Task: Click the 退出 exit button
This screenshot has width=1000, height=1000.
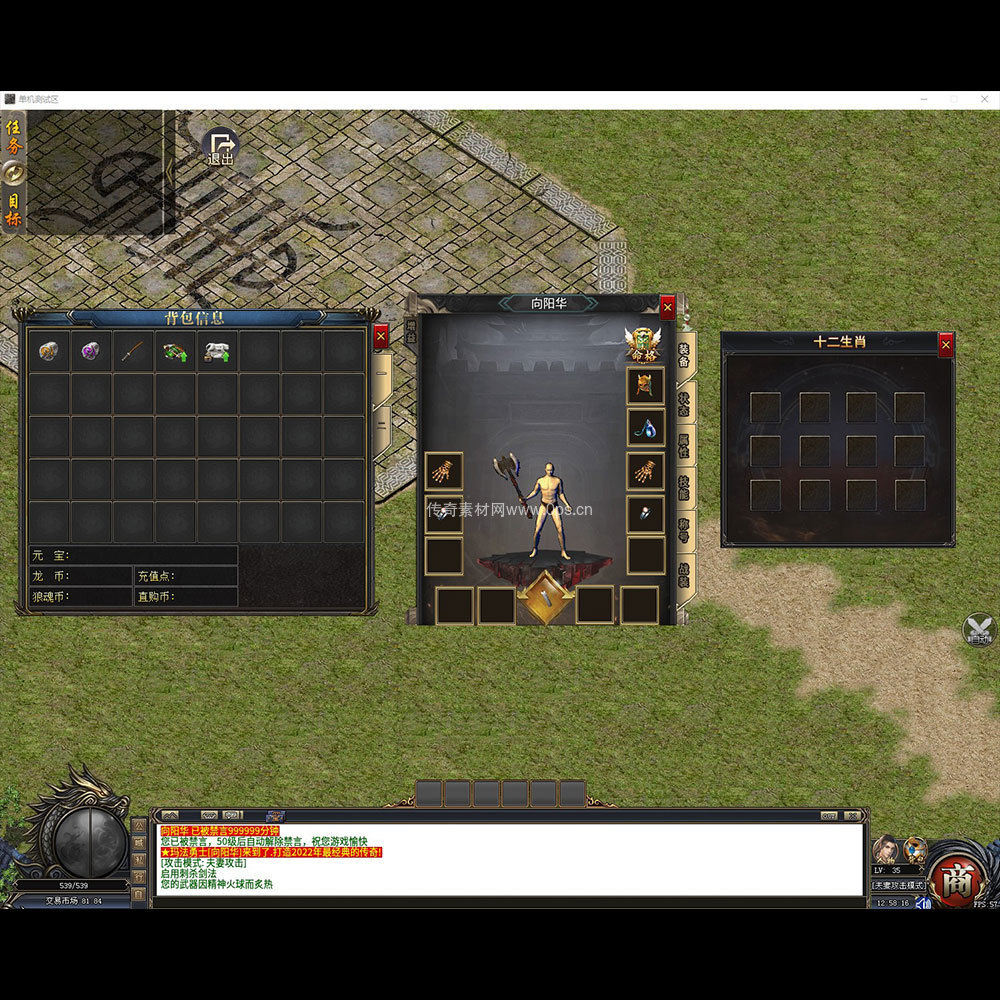Action: (221, 148)
